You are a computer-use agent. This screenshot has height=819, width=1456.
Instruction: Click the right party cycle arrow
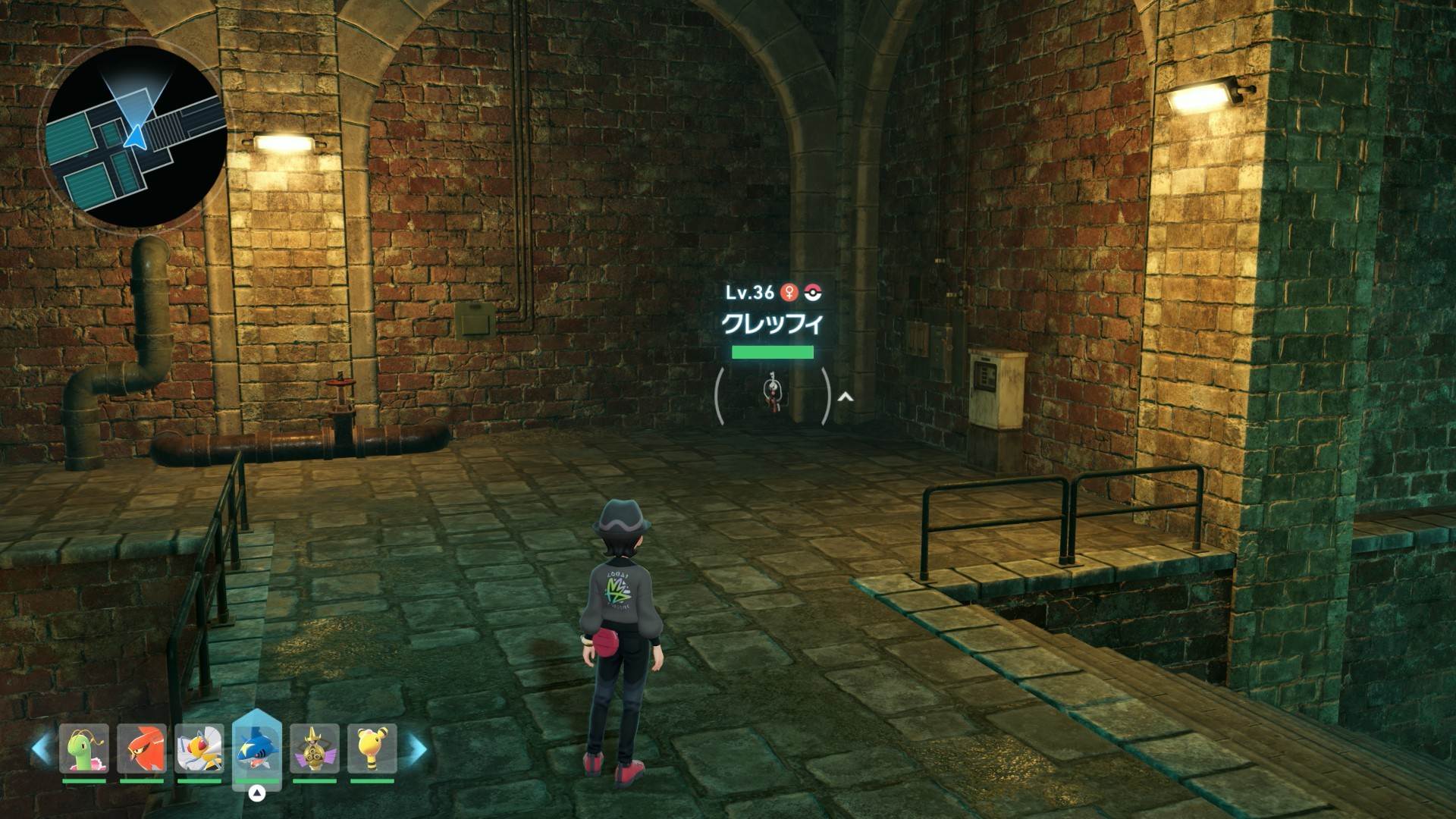pos(418,748)
